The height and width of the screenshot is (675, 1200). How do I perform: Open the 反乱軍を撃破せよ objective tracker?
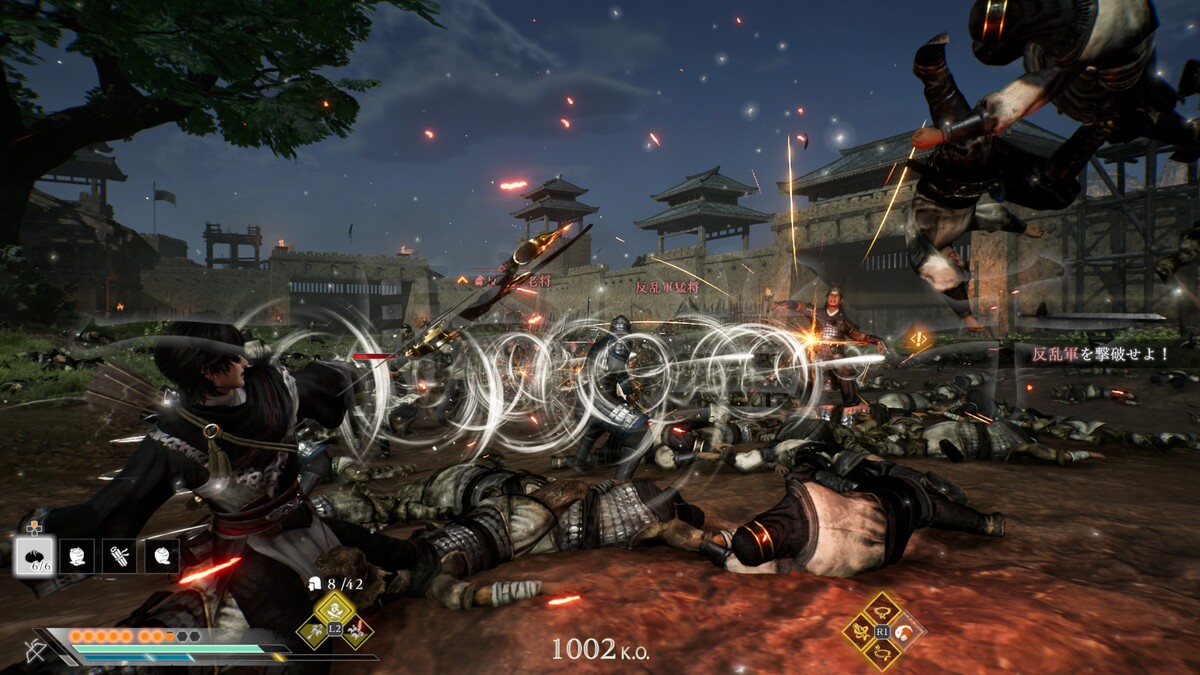[x=1094, y=354]
